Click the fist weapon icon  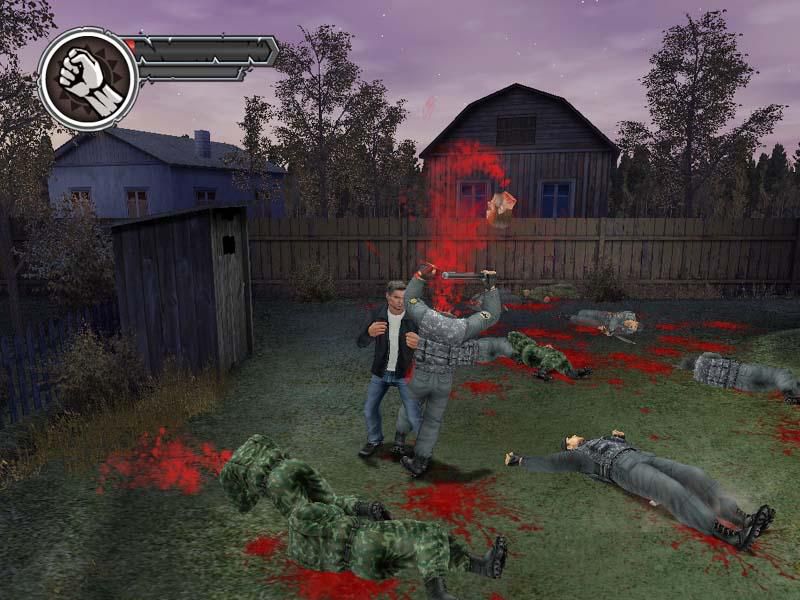point(87,79)
